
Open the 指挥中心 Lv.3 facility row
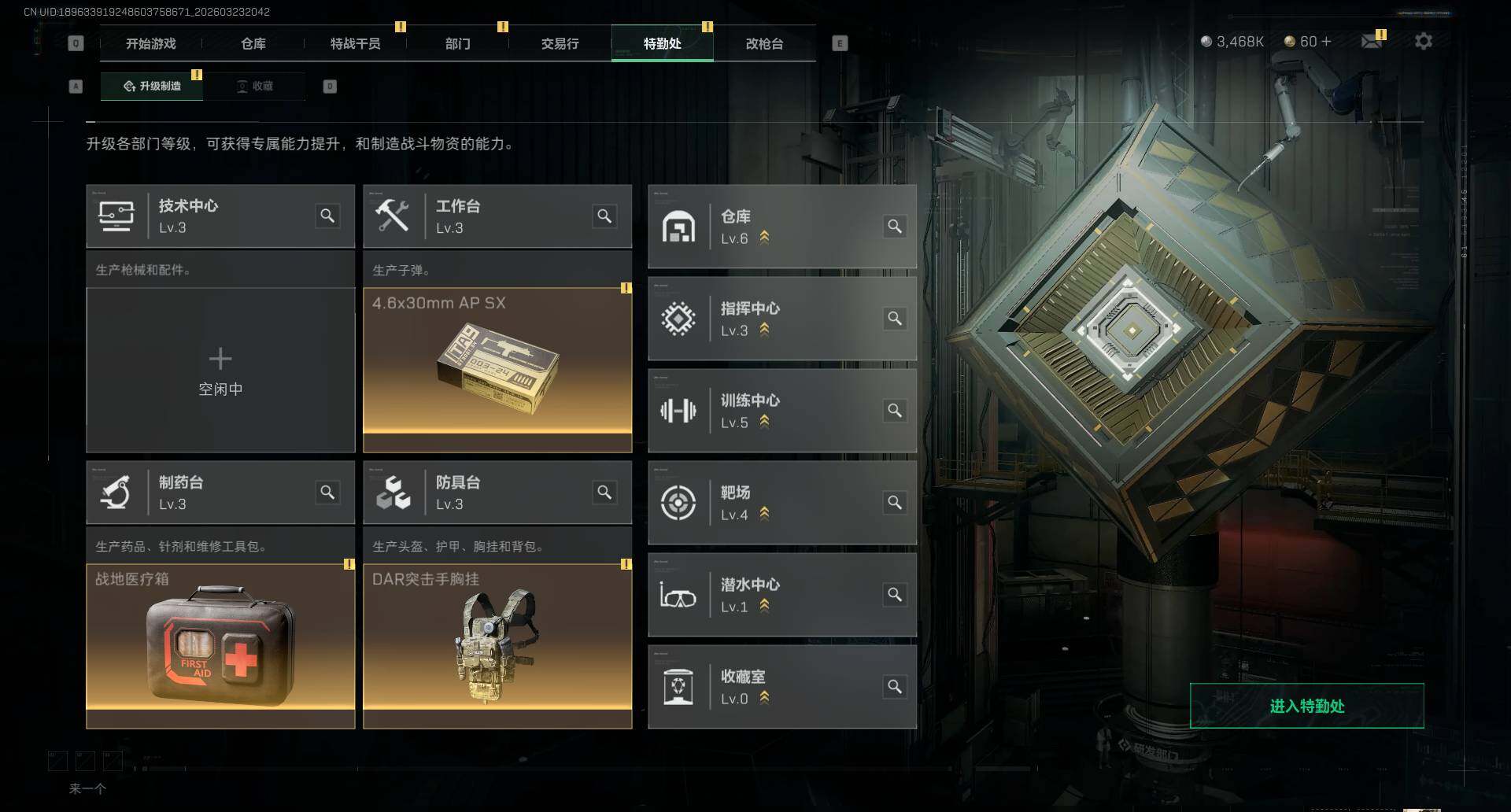[781, 319]
